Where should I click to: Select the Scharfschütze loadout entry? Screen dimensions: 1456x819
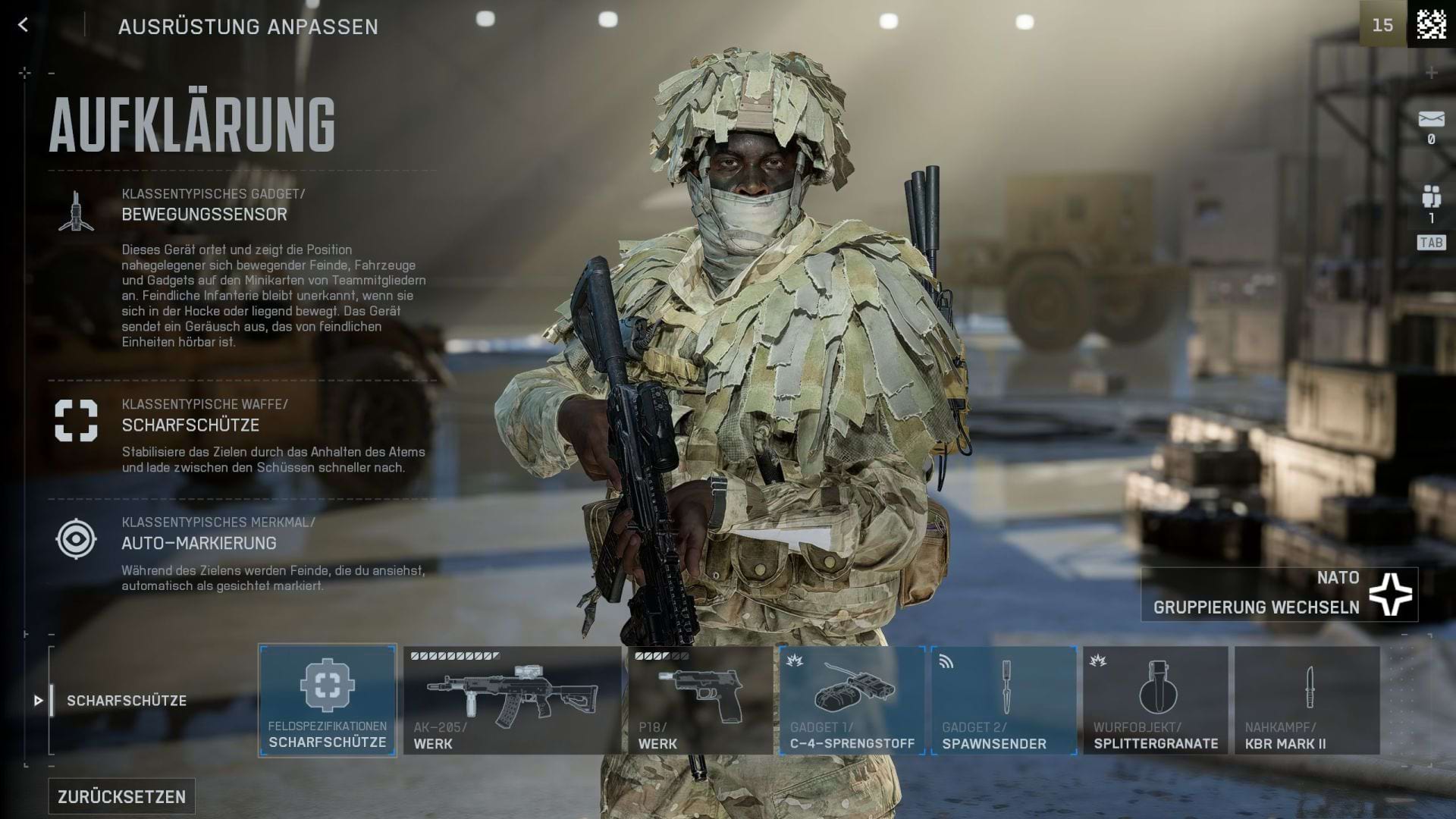(126, 701)
